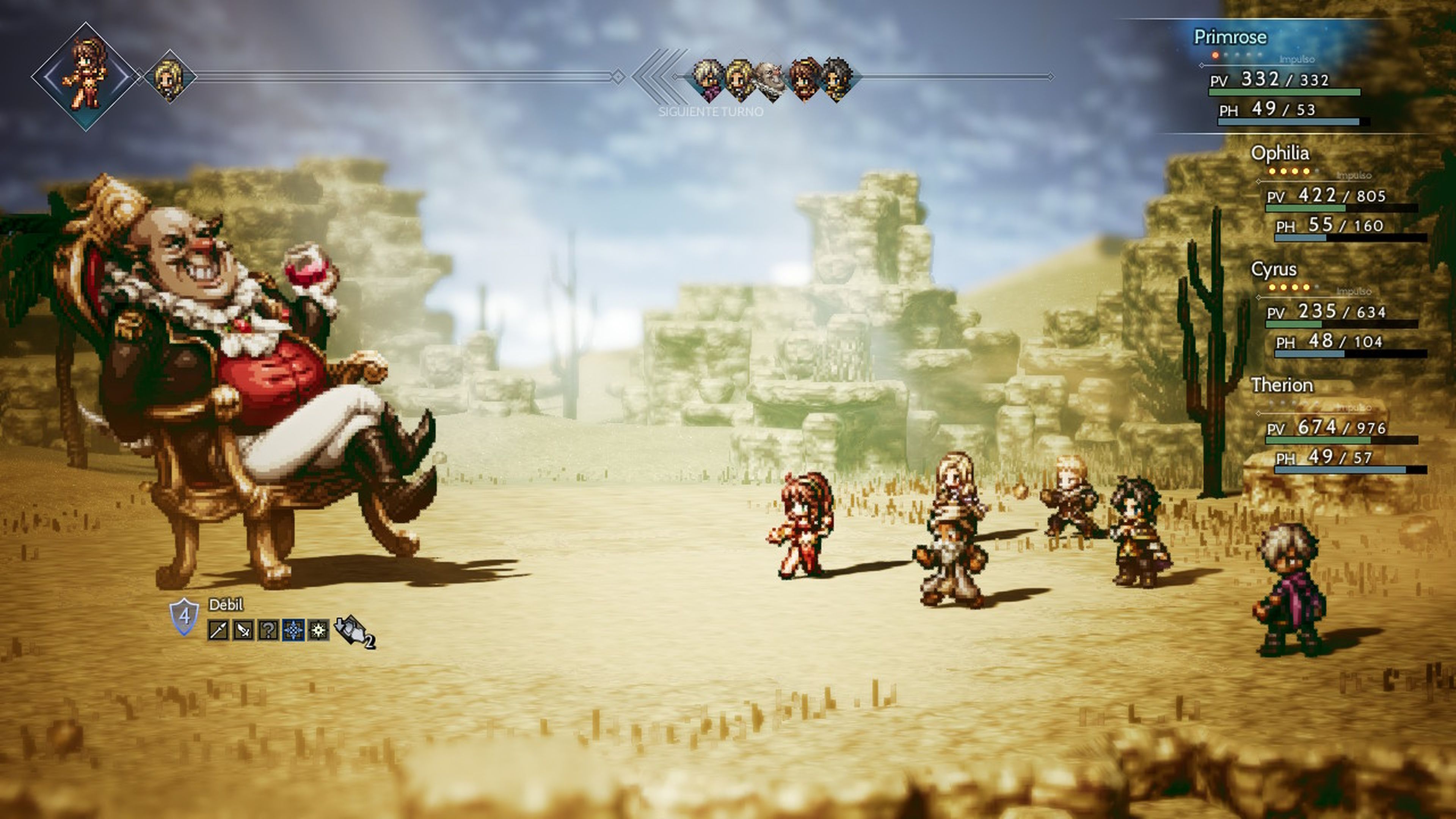
Task: Click the unknown question-mark weakness slot
Action: (x=268, y=630)
